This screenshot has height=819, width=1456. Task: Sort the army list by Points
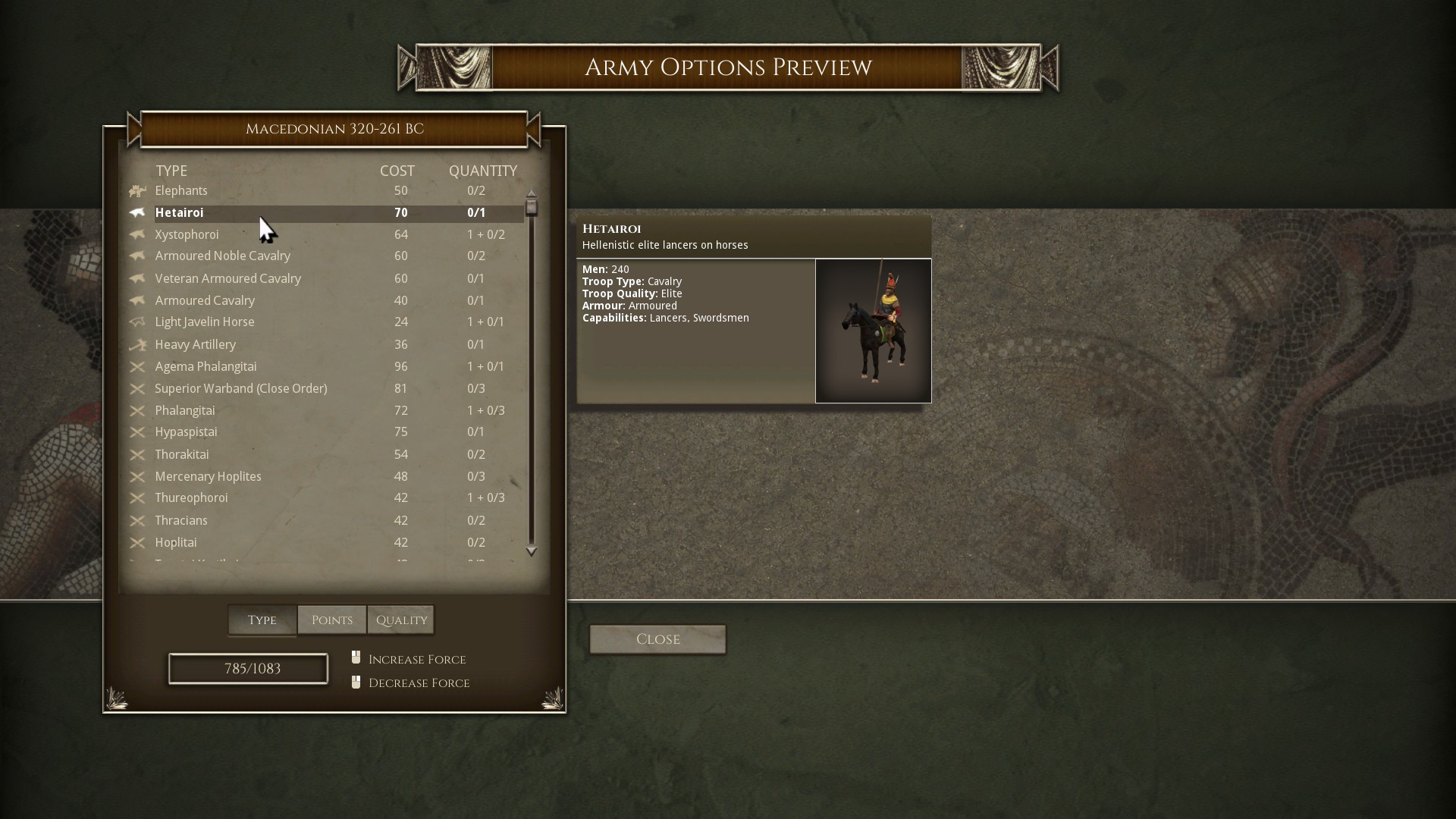point(332,620)
